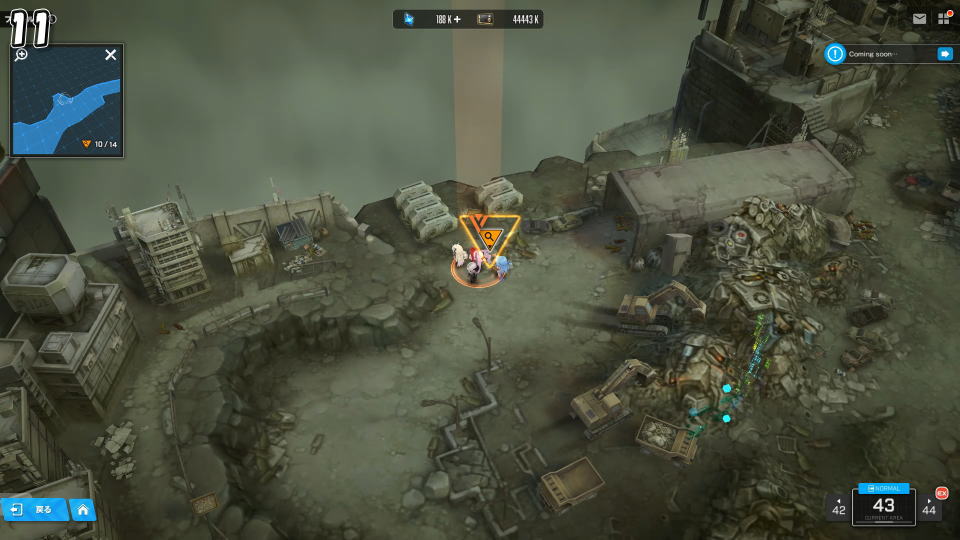Close the minimap panel
The width and height of the screenshot is (960, 540).
[111, 55]
